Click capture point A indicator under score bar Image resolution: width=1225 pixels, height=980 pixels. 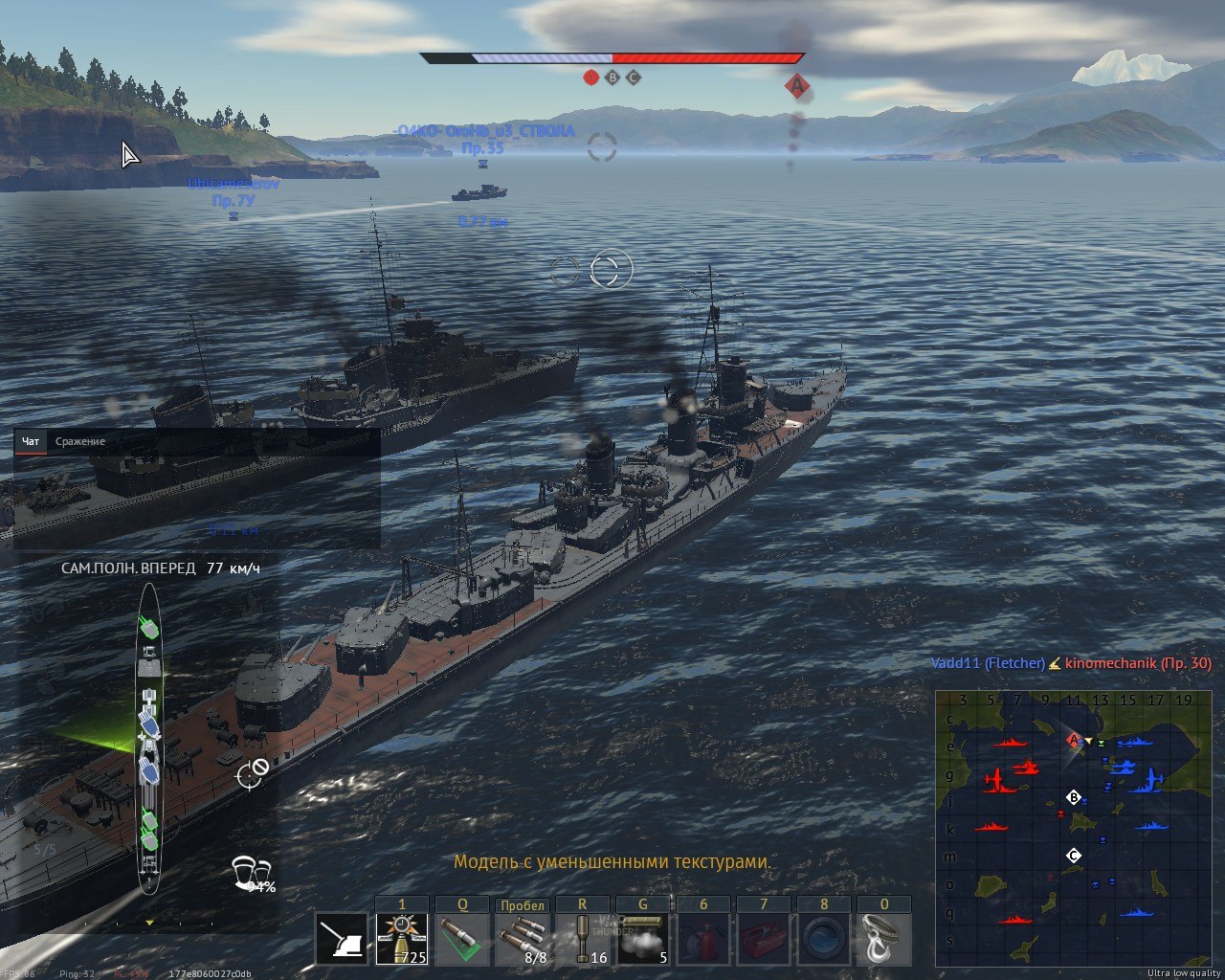(x=590, y=78)
